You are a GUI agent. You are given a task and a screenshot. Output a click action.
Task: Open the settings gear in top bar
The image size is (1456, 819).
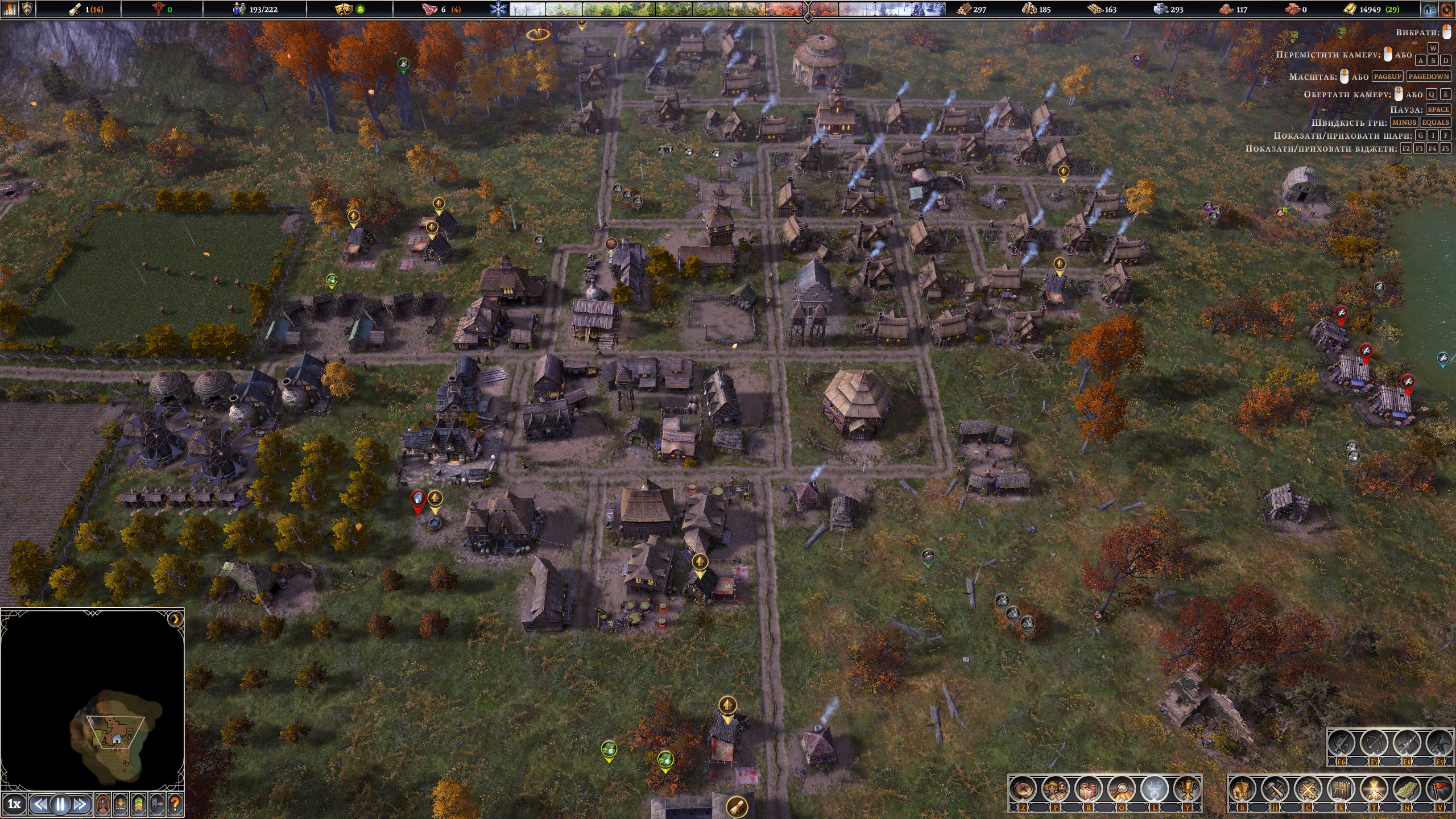[x=1445, y=9]
